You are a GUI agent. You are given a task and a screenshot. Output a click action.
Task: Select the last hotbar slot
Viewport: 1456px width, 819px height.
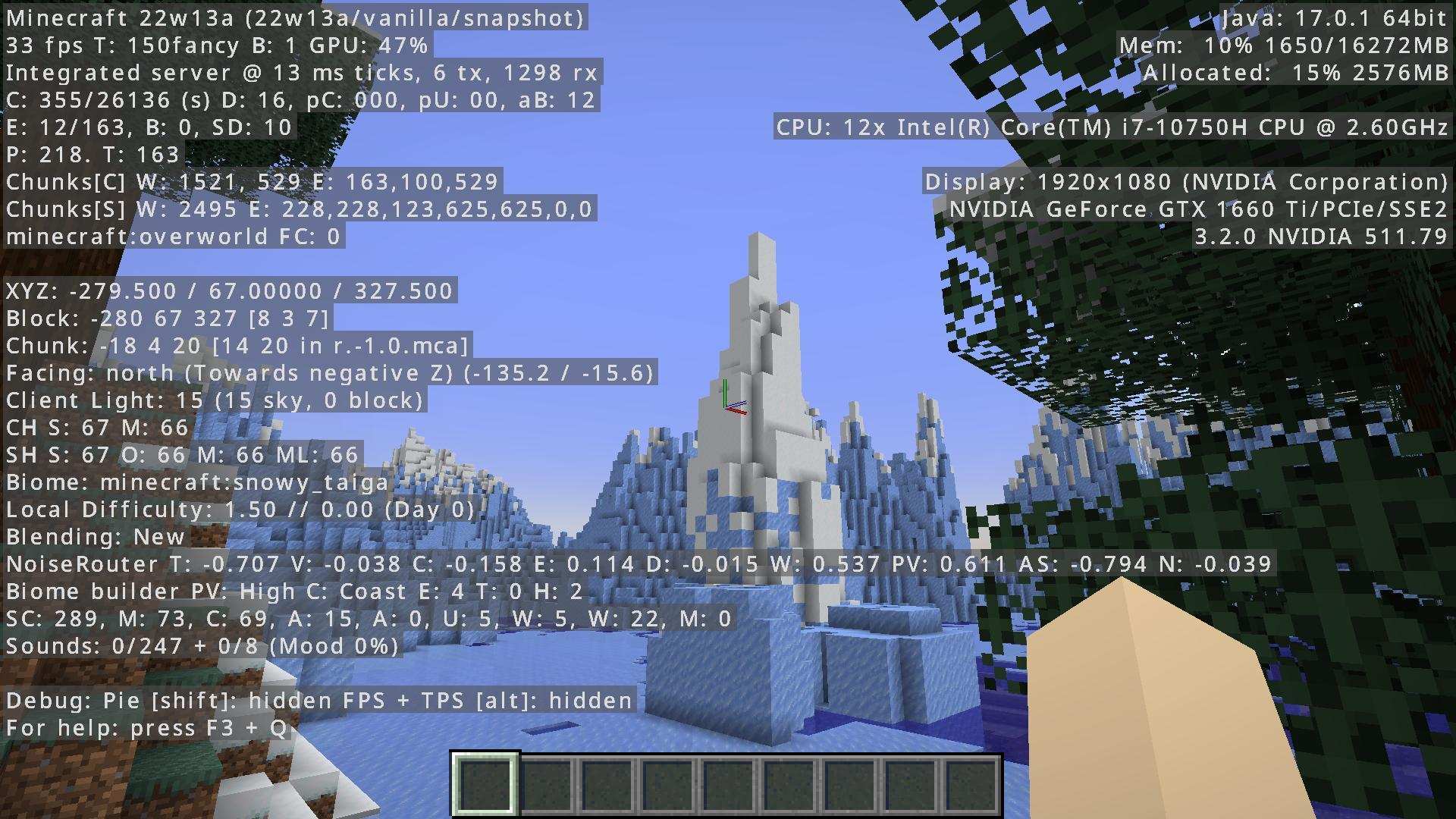tap(972, 786)
